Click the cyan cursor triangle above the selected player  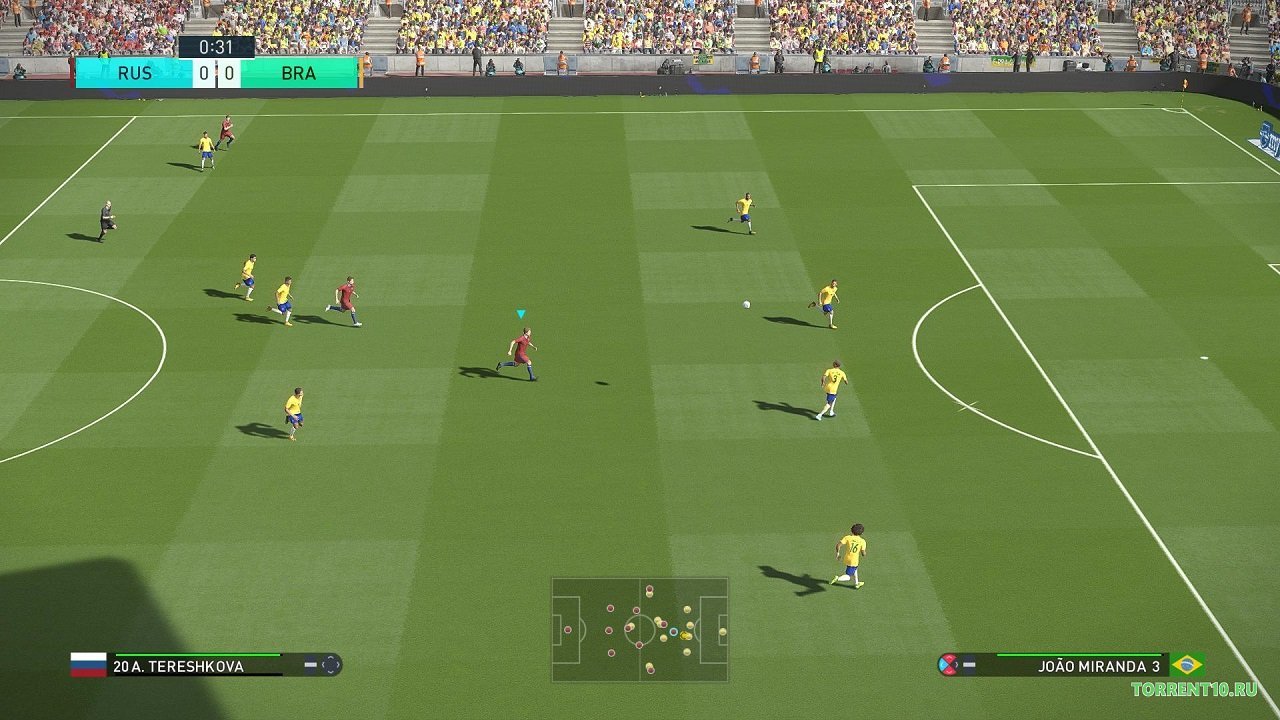520,313
